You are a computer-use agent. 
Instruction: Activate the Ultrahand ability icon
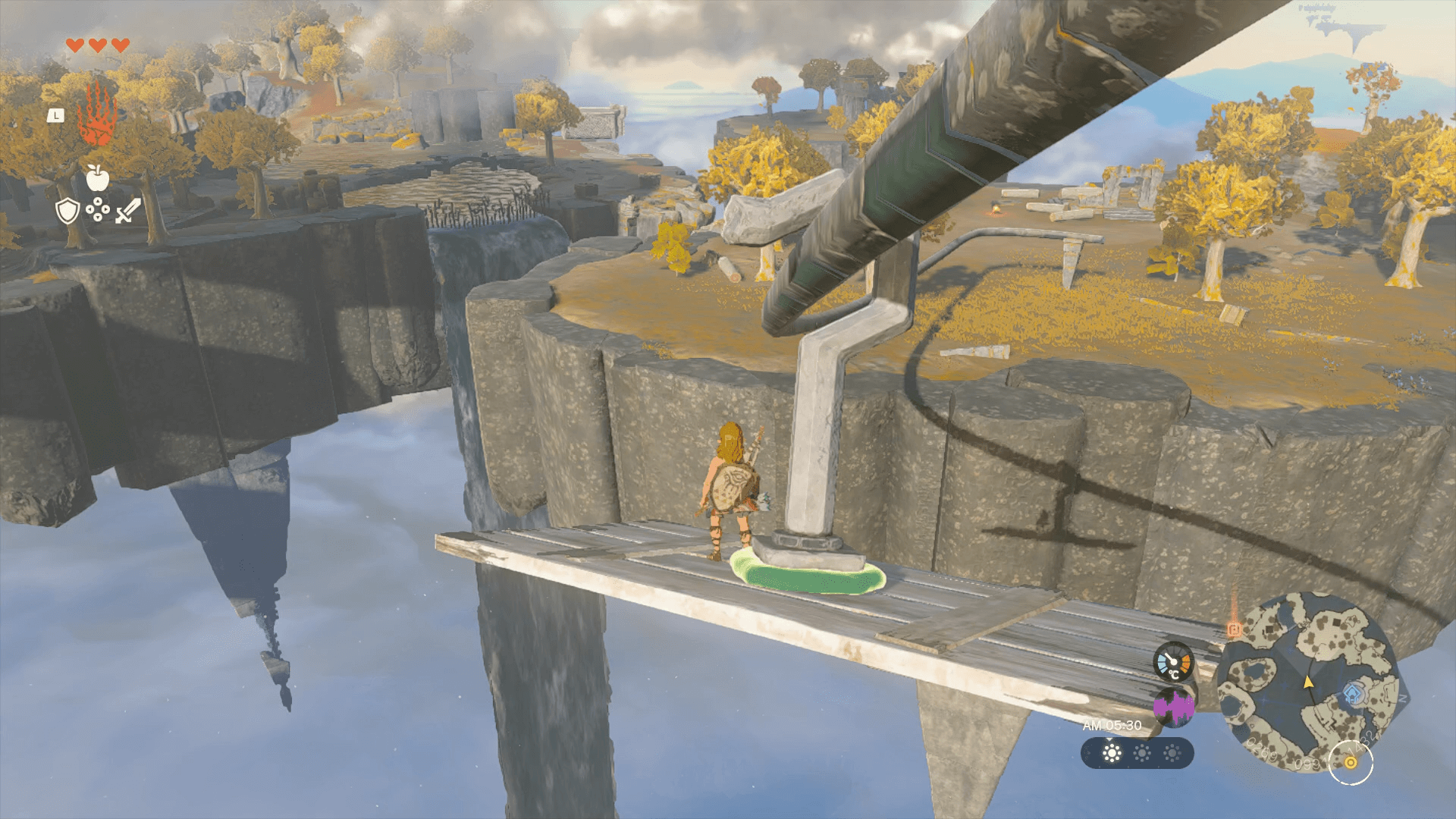[97, 116]
